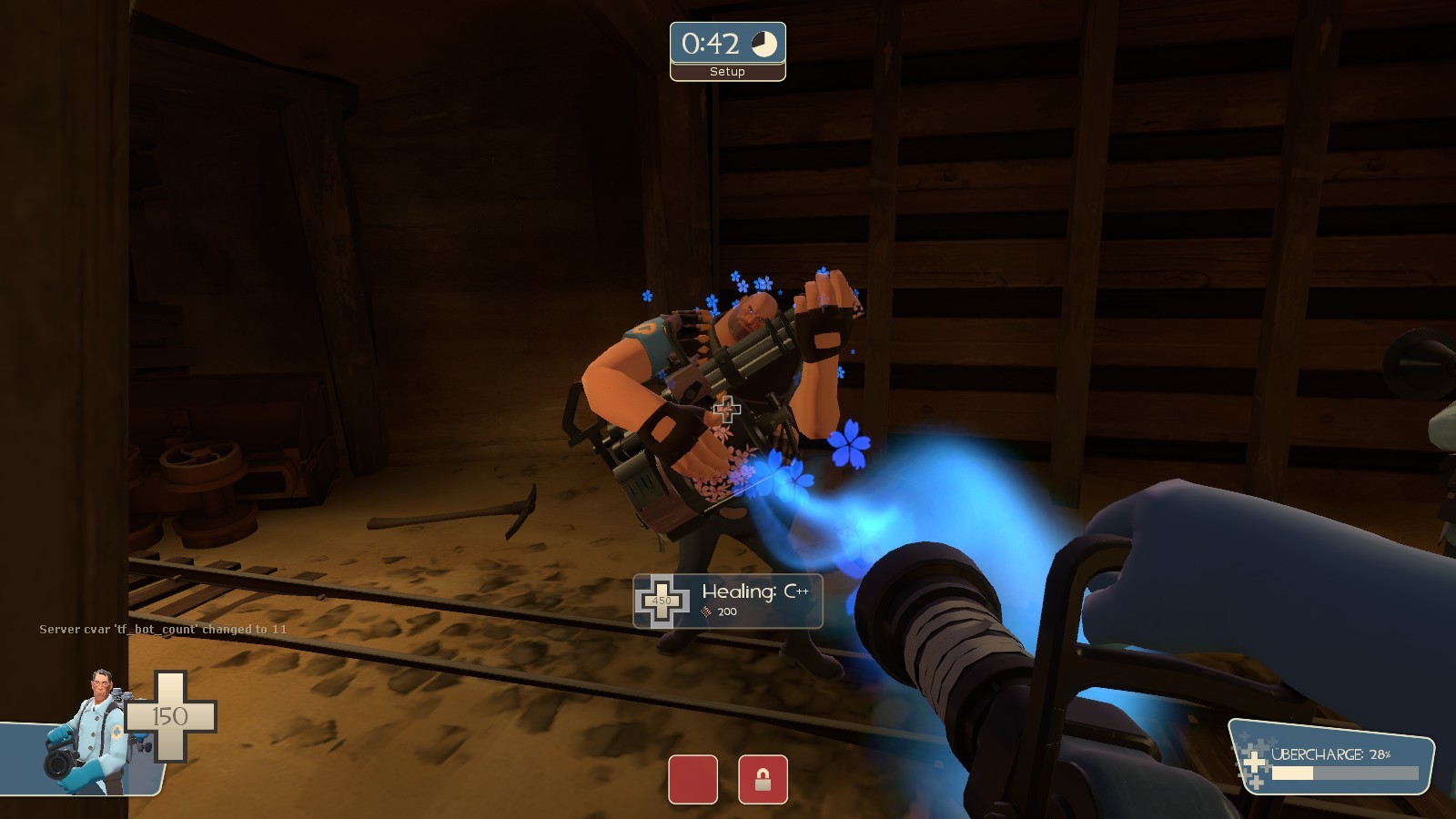The width and height of the screenshot is (1456, 819).
Task: Click the large health cross showing 150
Action: click(169, 714)
